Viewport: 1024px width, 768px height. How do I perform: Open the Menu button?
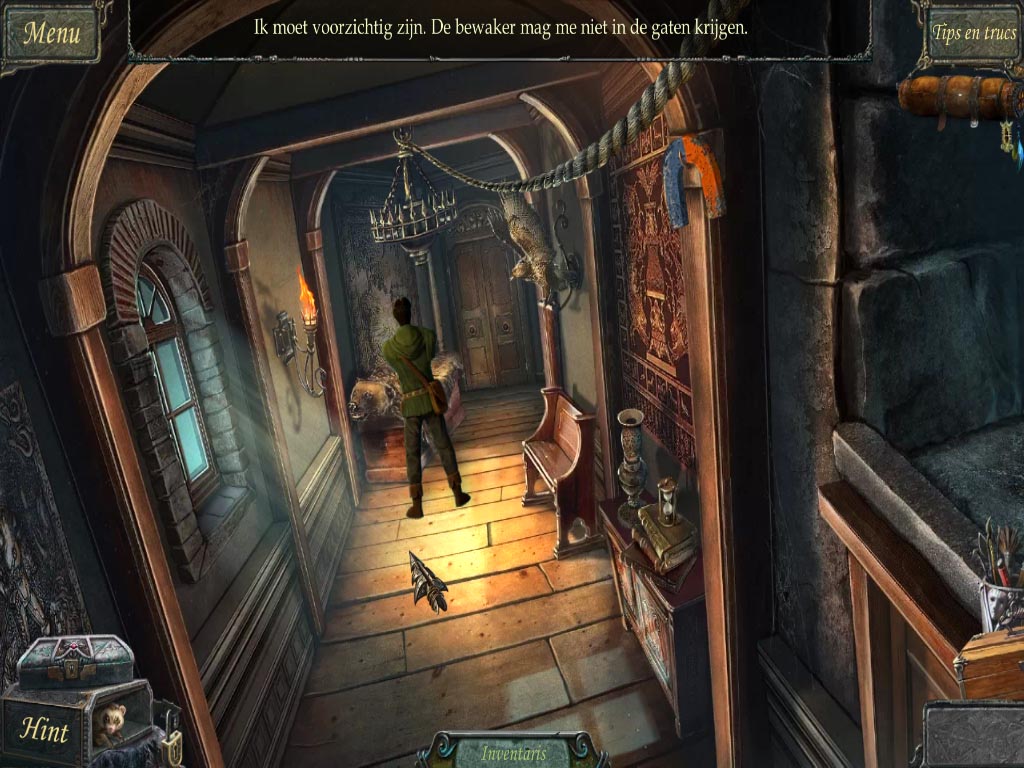coord(51,32)
